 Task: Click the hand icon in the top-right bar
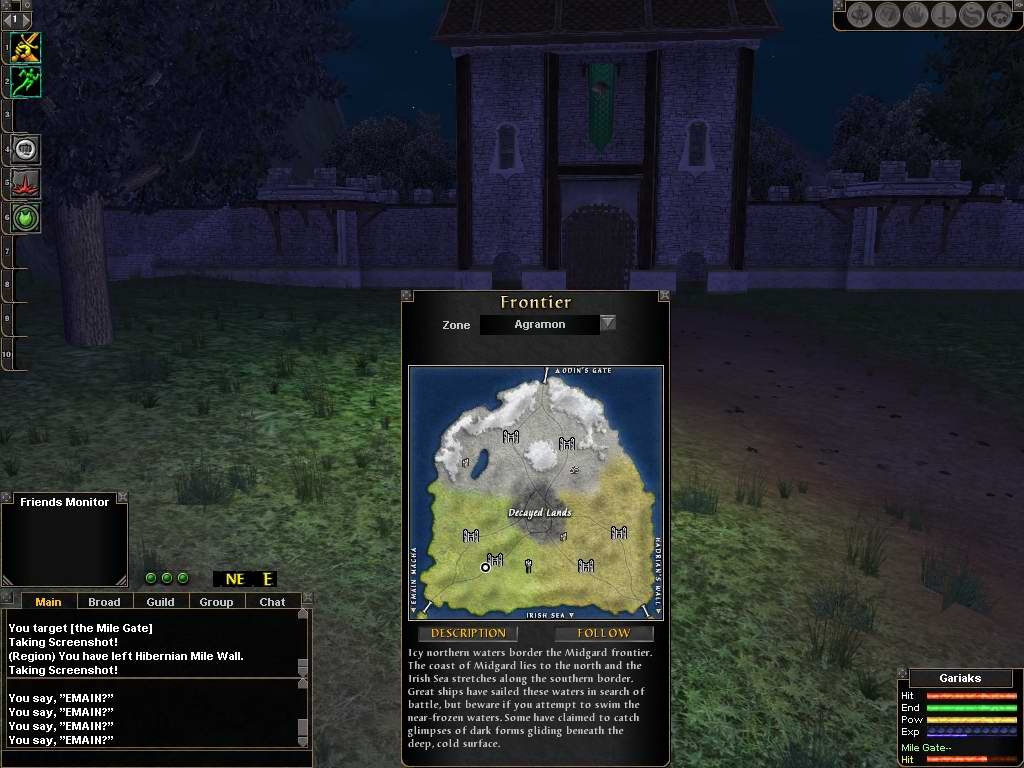(915, 15)
